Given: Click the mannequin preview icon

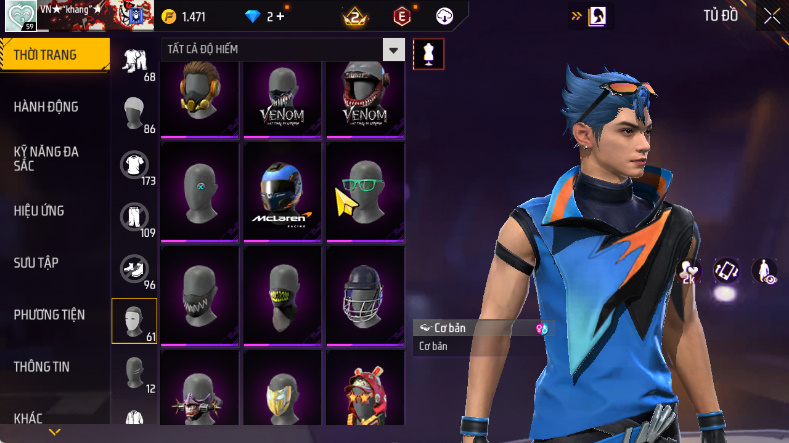Looking at the screenshot, I should [x=429, y=54].
